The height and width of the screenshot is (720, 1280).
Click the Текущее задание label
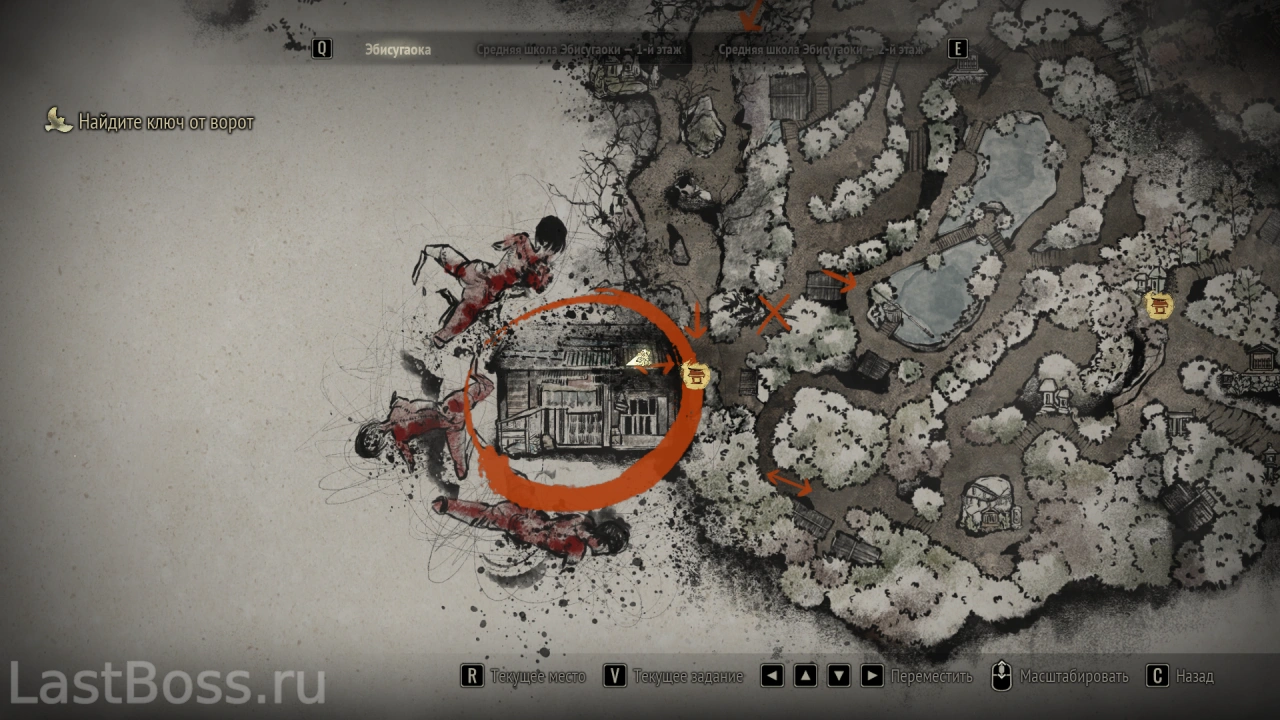688,676
